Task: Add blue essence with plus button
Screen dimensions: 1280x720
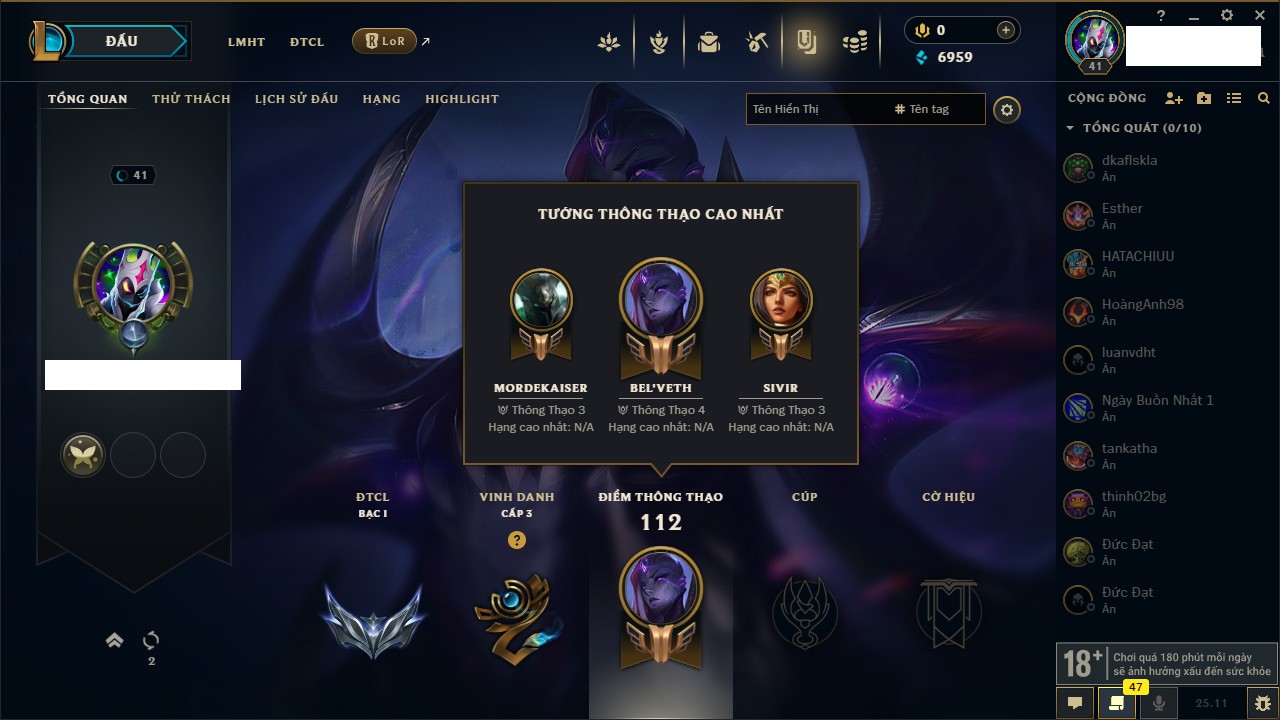Action: pos(1005,31)
